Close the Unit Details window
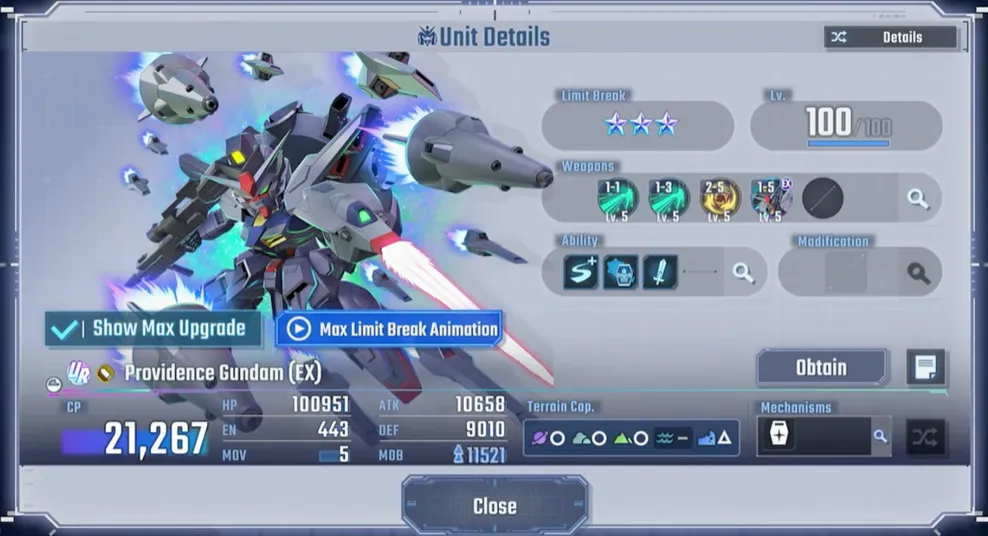The width and height of the screenshot is (988, 536). tap(494, 506)
